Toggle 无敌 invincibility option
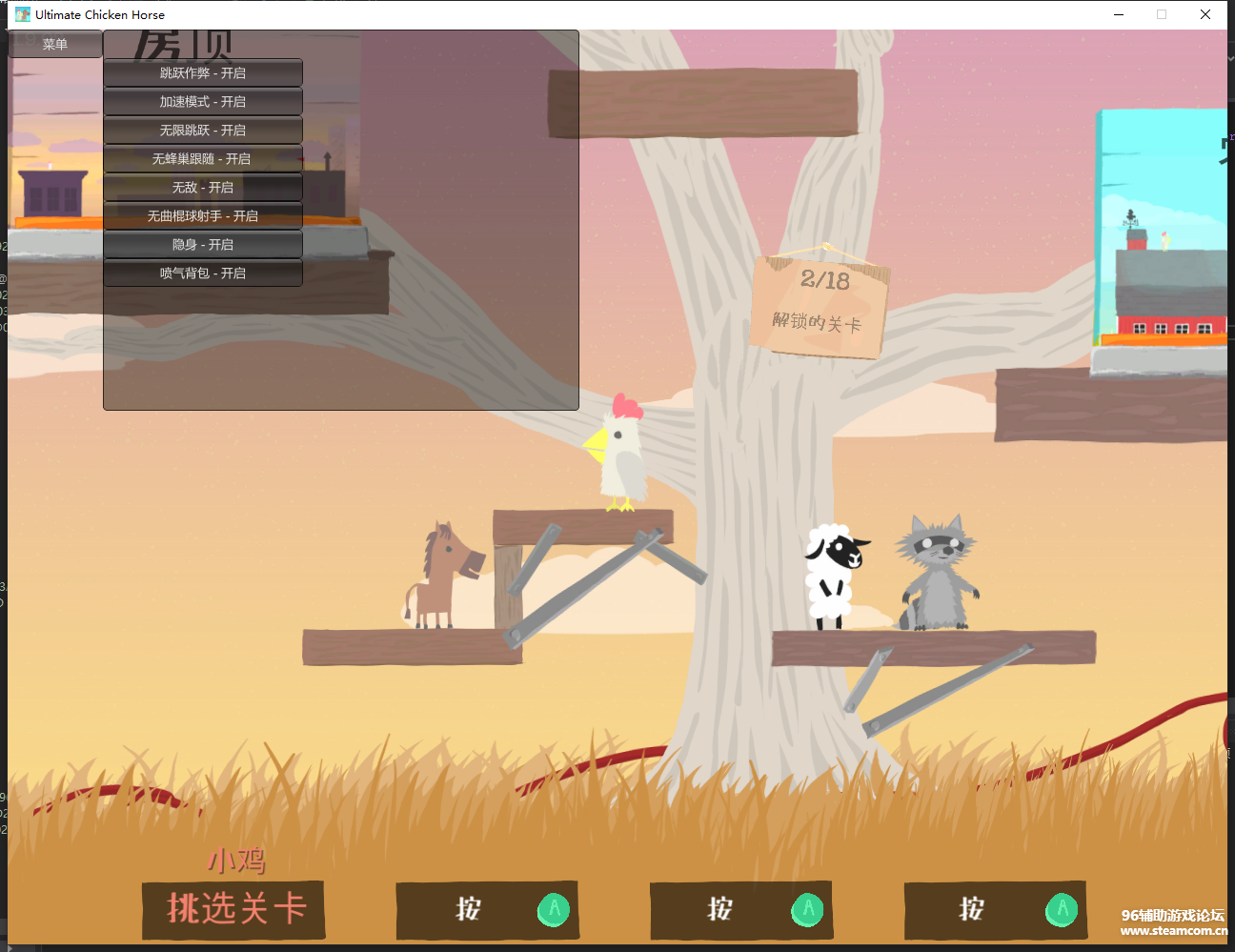The image size is (1235, 952). pos(203,188)
